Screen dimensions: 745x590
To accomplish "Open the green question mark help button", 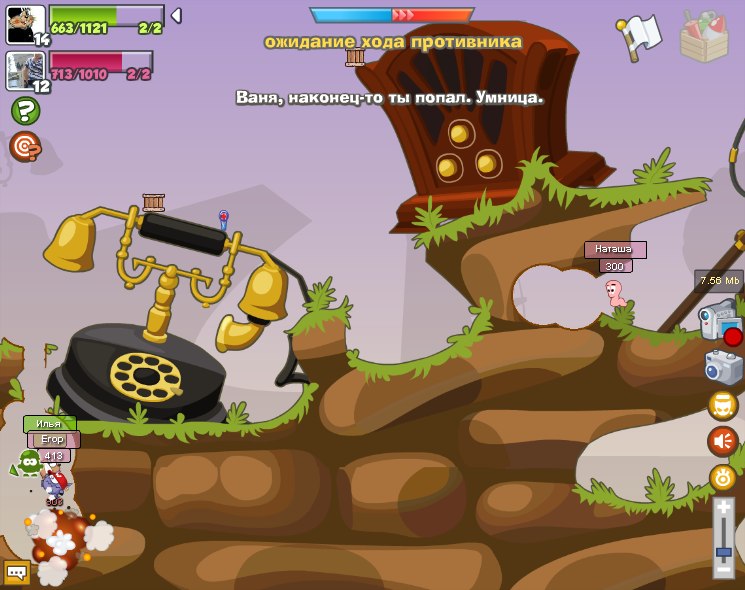I will point(25,111).
